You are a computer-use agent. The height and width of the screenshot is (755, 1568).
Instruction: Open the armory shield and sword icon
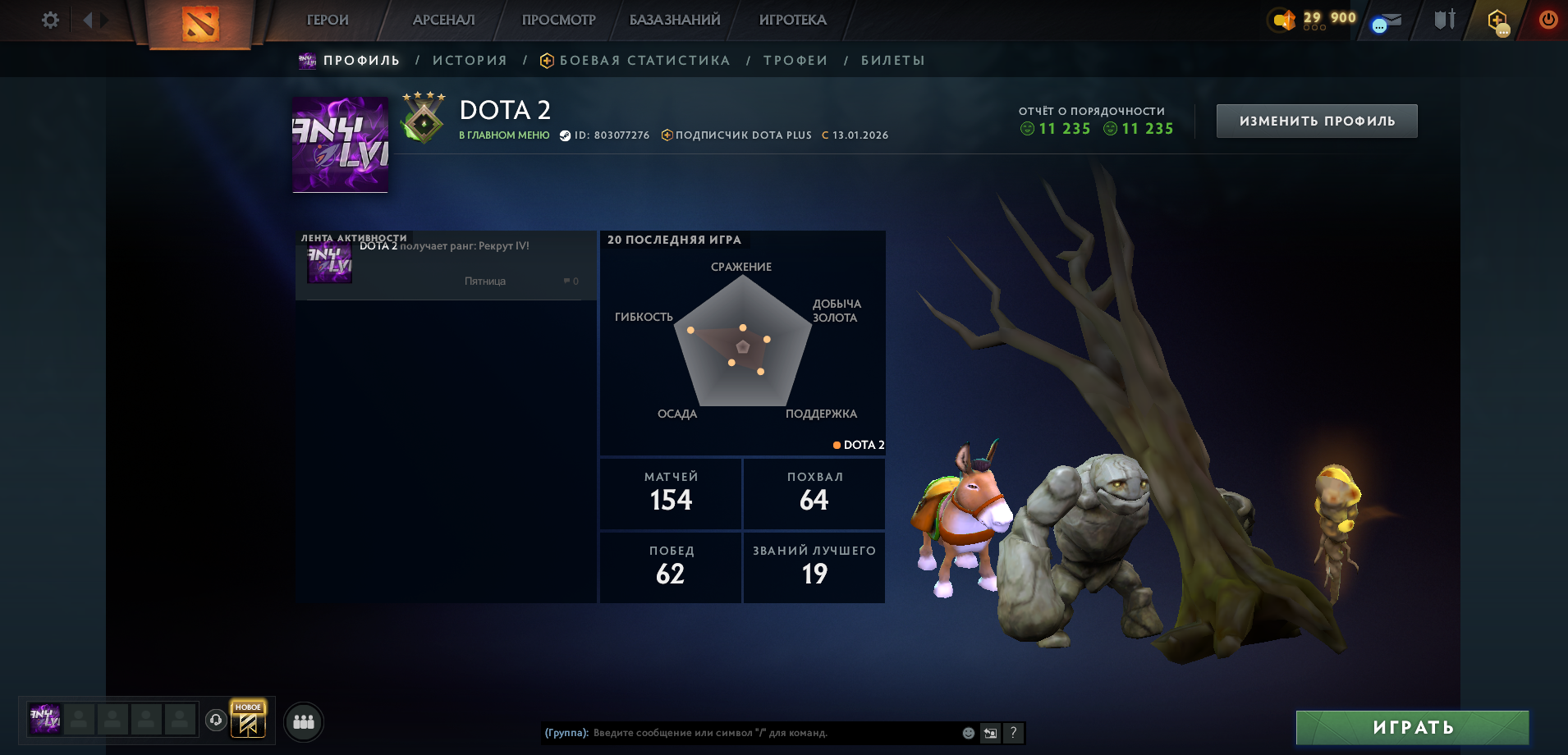(1442, 21)
